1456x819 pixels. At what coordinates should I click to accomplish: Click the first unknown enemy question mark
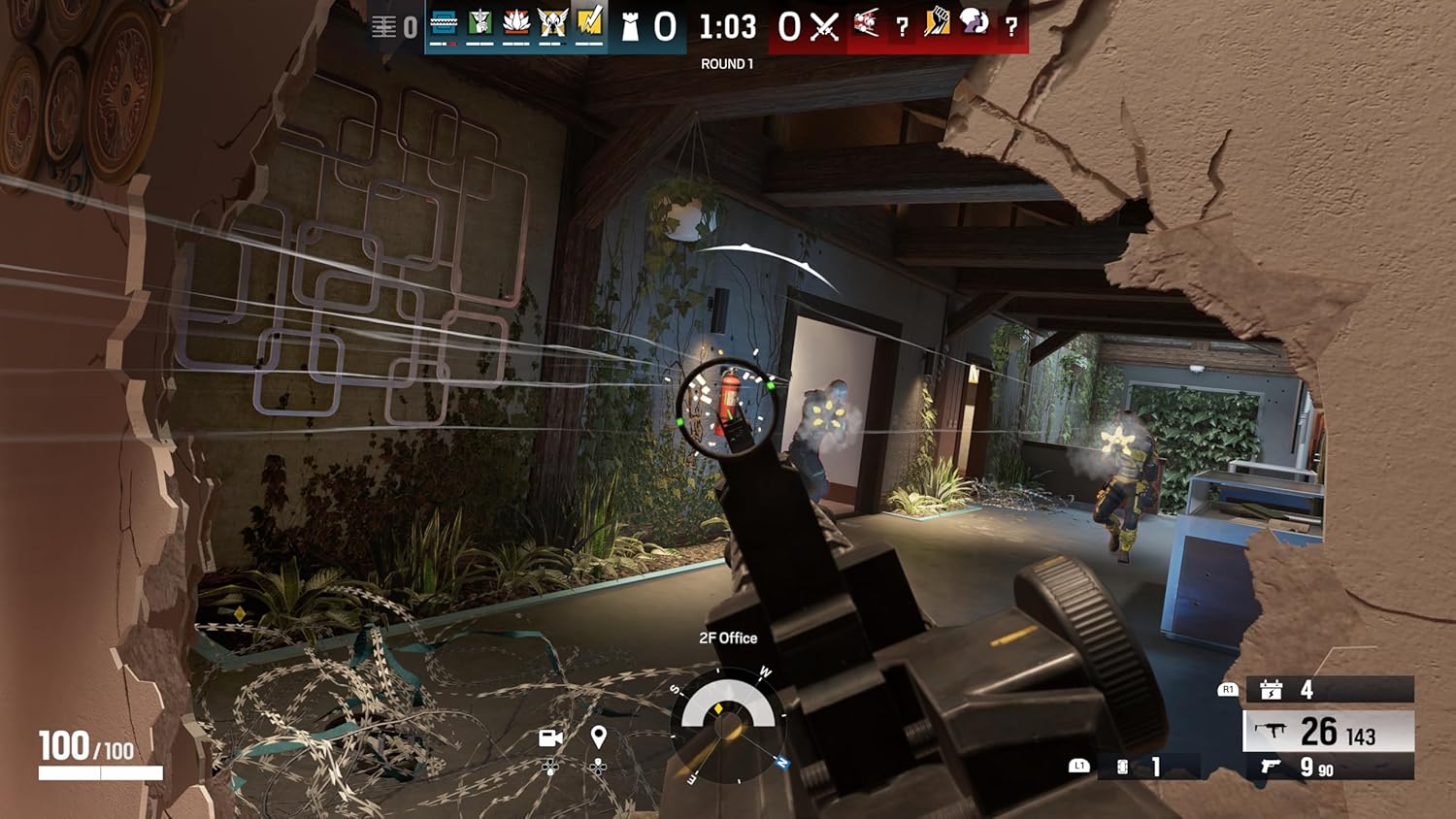[901, 26]
